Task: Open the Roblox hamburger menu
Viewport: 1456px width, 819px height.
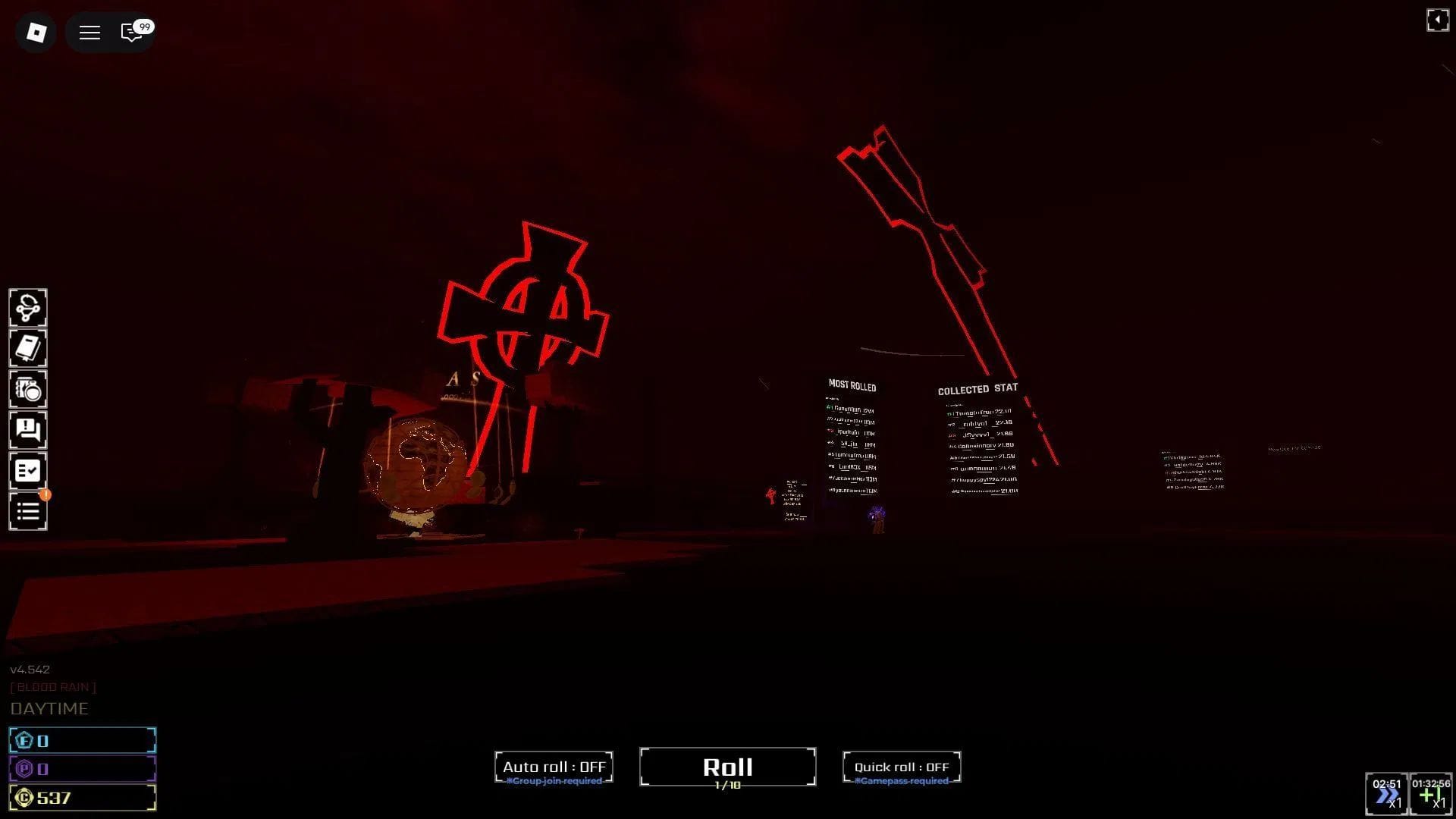Action: pyautogui.click(x=89, y=33)
